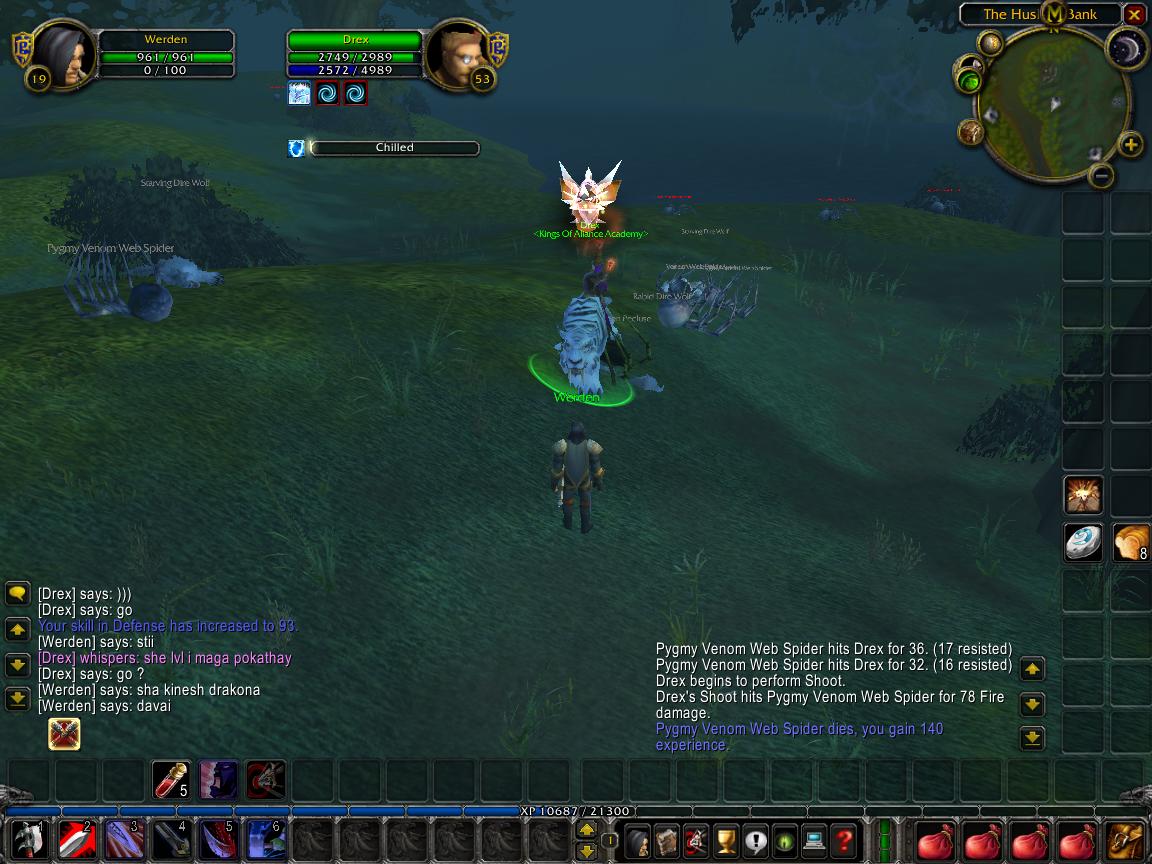1152x864 pixels.
Task: Zoom in the minimap with the plus button
Action: coord(1130,145)
